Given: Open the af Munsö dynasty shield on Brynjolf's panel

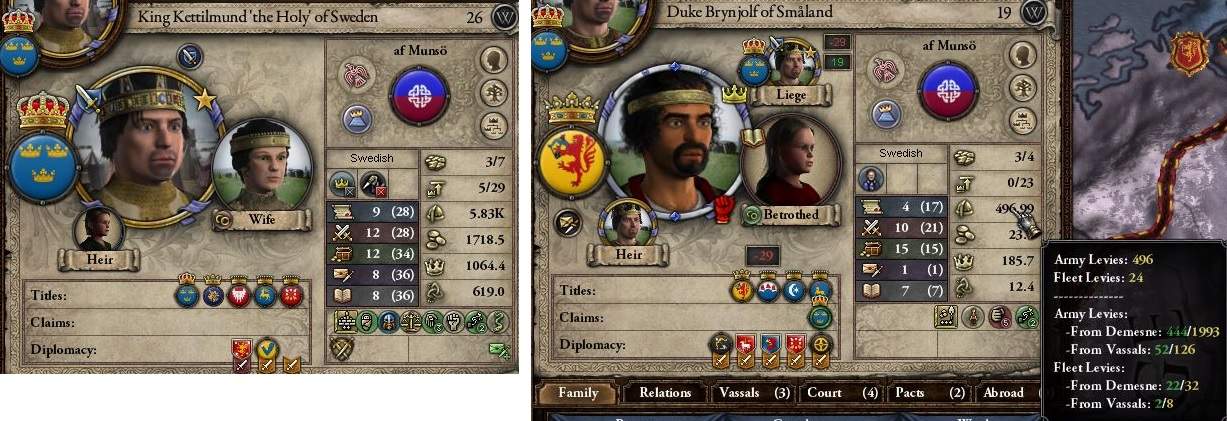Looking at the screenshot, I should pyautogui.click(x=947, y=91).
